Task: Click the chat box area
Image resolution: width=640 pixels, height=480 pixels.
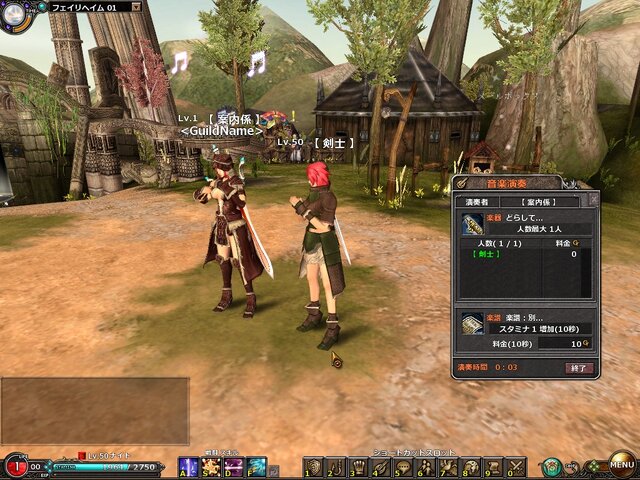Action: (94, 410)
